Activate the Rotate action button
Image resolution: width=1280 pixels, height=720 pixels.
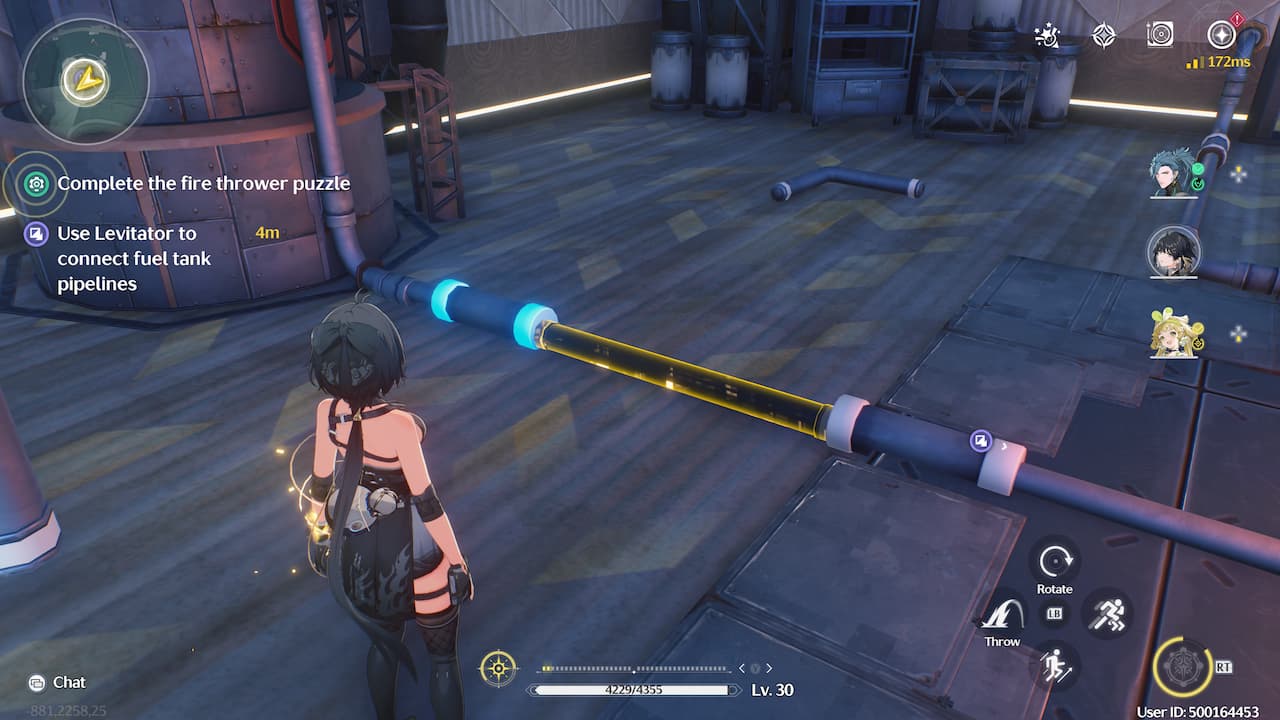coord(1054,562)
